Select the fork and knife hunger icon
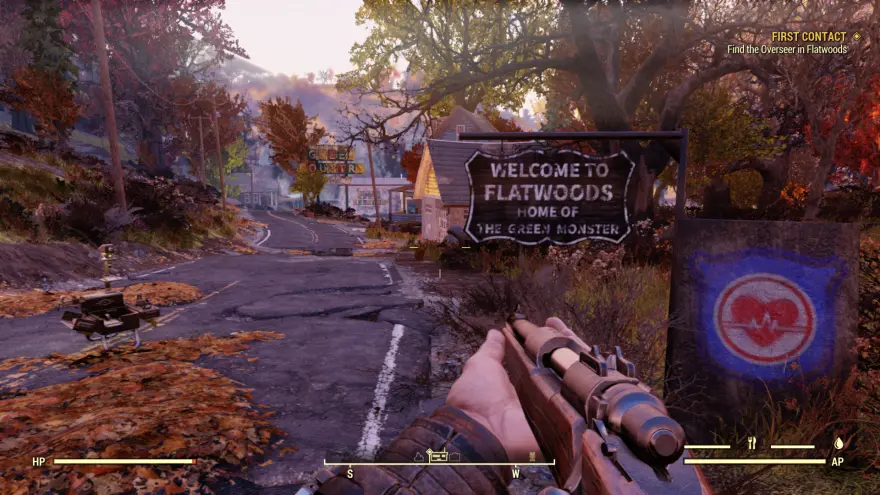The image size is (880, 495). click(x=751, y=442)
